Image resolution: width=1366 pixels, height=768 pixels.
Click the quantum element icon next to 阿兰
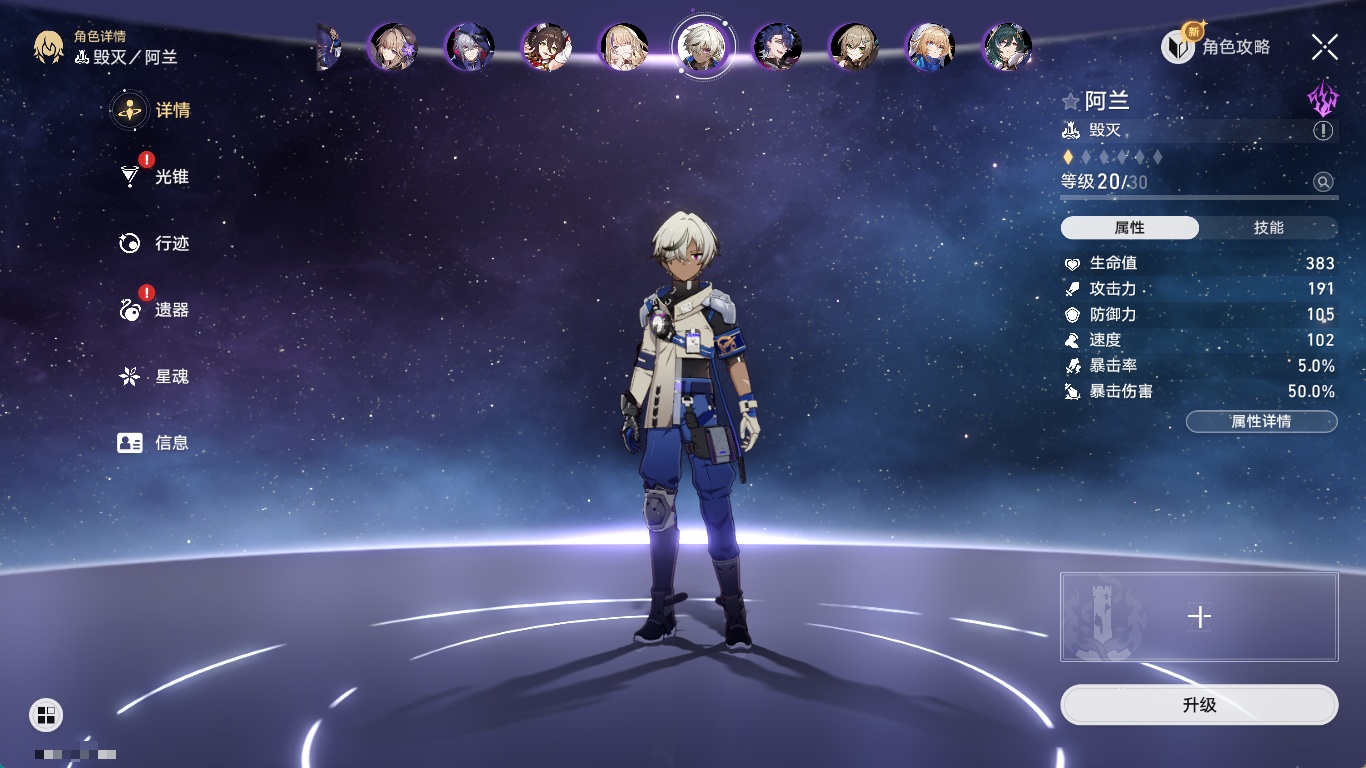tap(1322, 99)
